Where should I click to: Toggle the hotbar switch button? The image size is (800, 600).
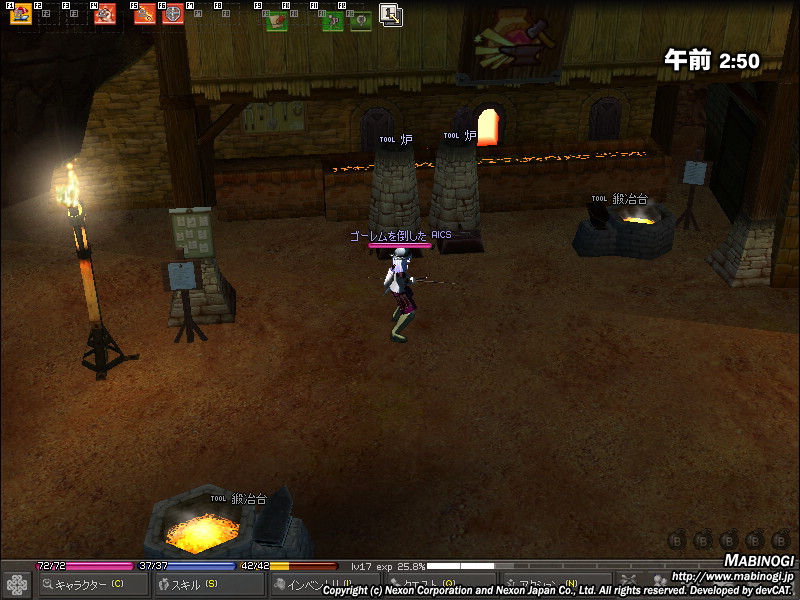pyautogui.click(x=391, y=15)
